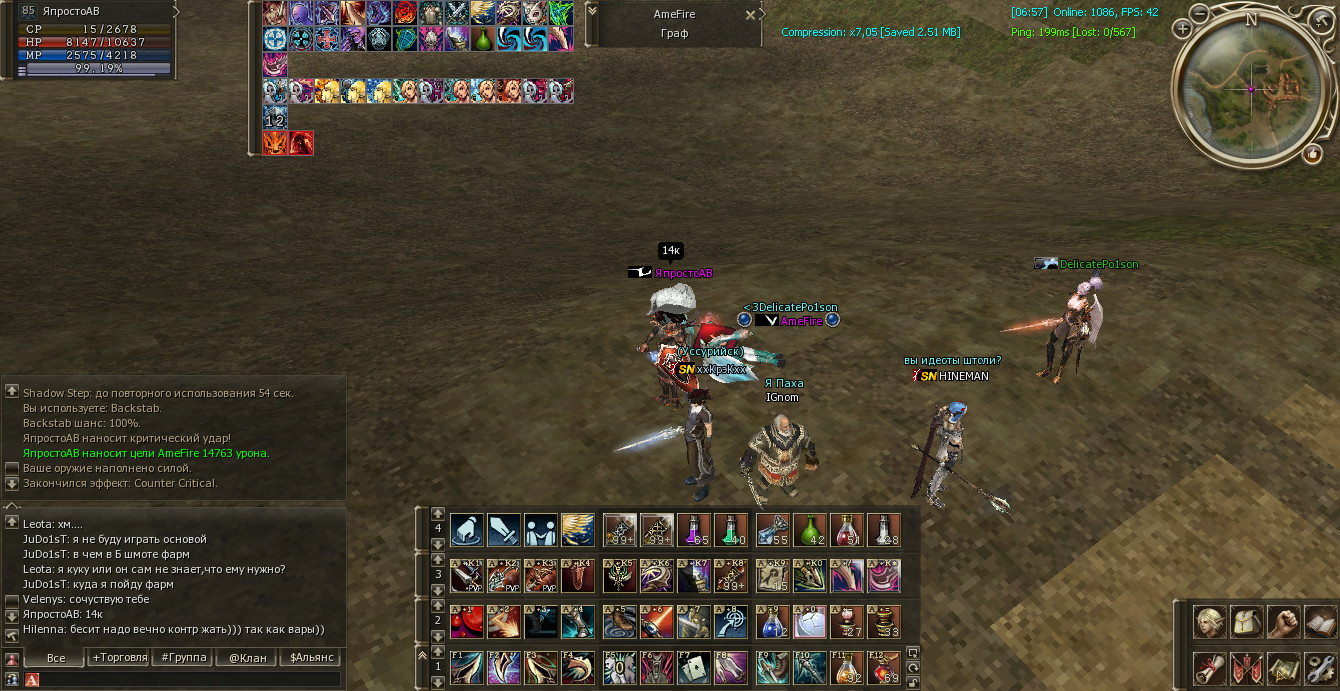Open the clan banners icon
This screenshot has width=1340, height=691.
pos(1247,668)
